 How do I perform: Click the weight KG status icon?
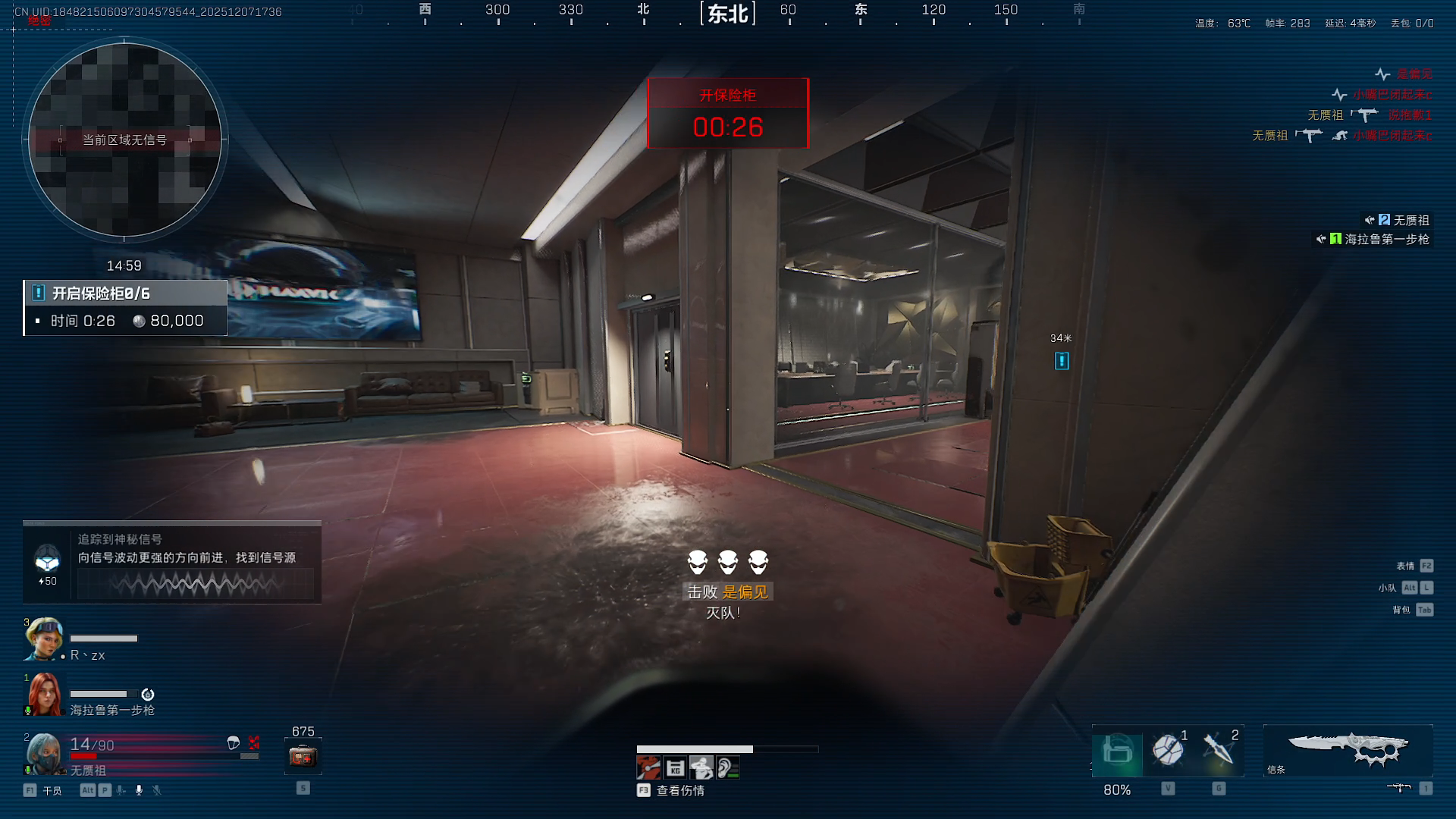pos(675,768)
